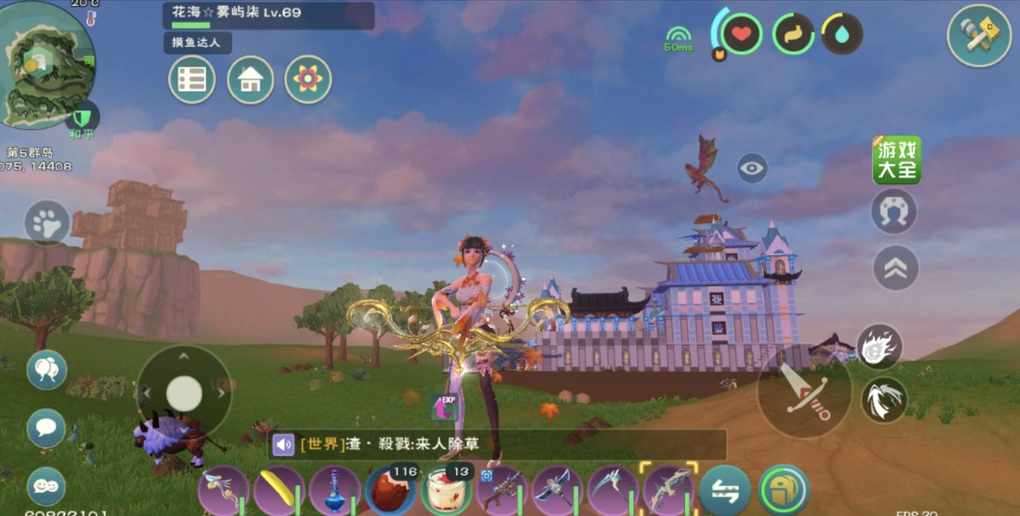Image resolution: width=1020 pixels, height=516 pixels.
Task: Toggle the eye visibility icon
Action: 752,168
